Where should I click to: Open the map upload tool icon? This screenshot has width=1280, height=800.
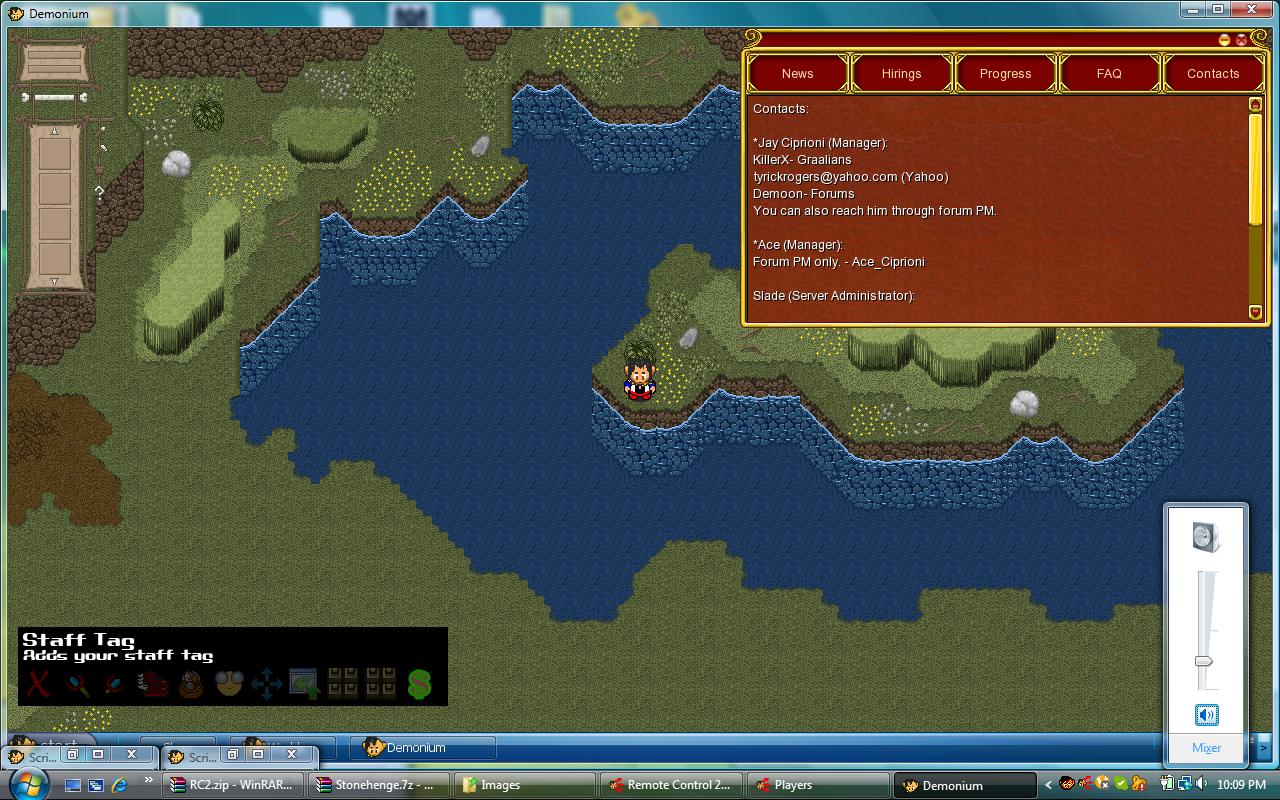[x=303, y=684]
